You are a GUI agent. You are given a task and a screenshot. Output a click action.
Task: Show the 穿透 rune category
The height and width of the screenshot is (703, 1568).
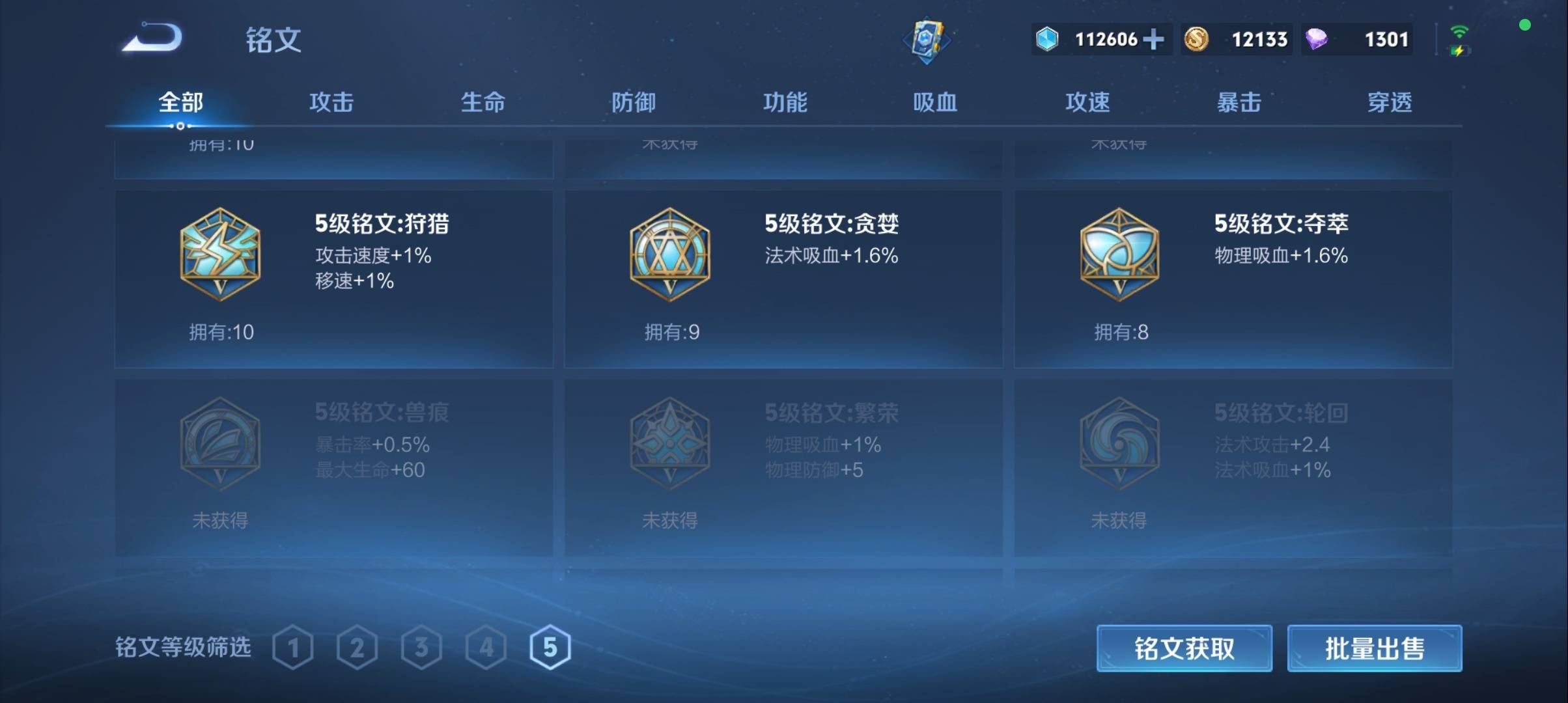pos(1390,102)
